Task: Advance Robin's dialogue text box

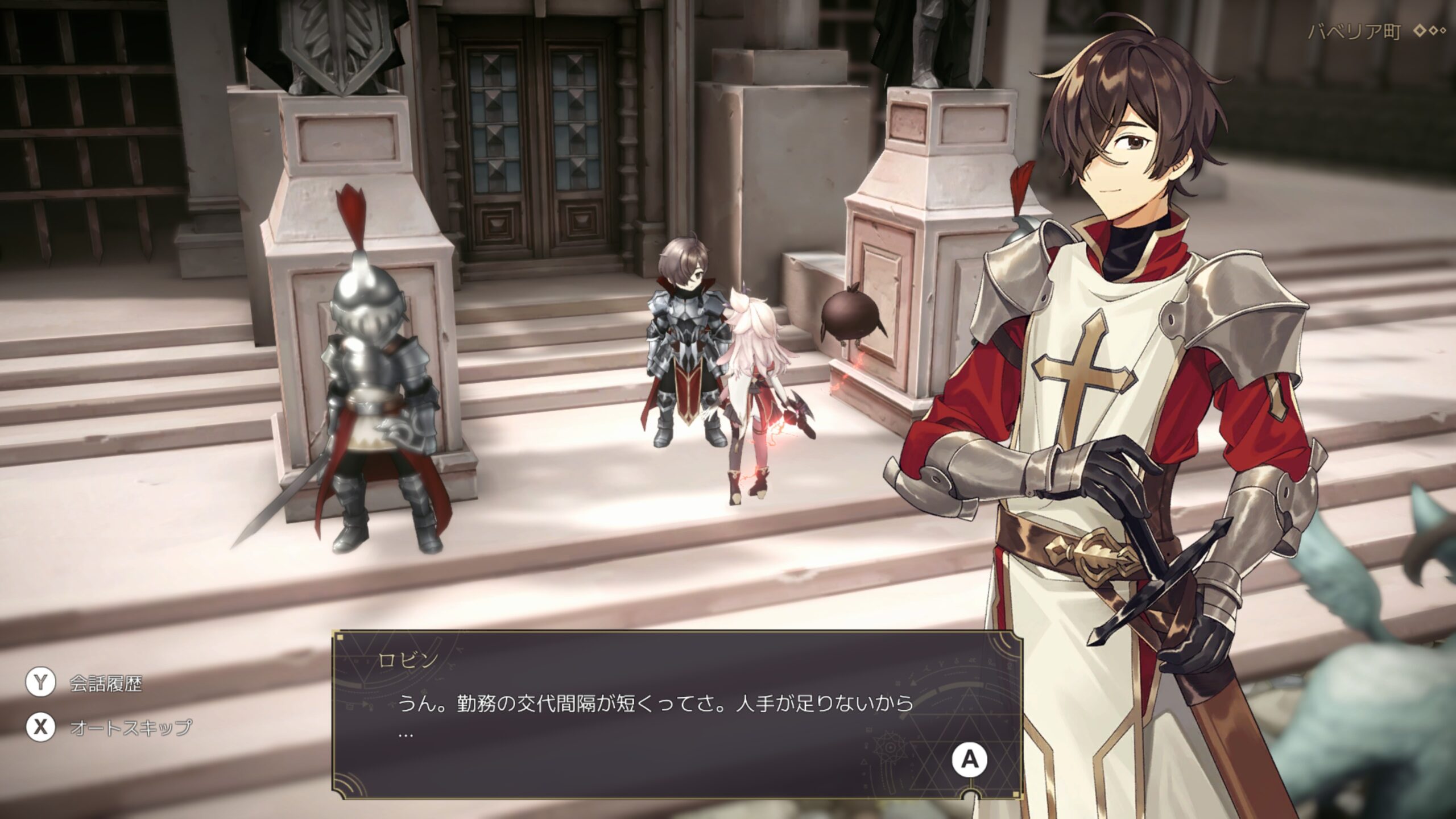Action: (970, 759)
